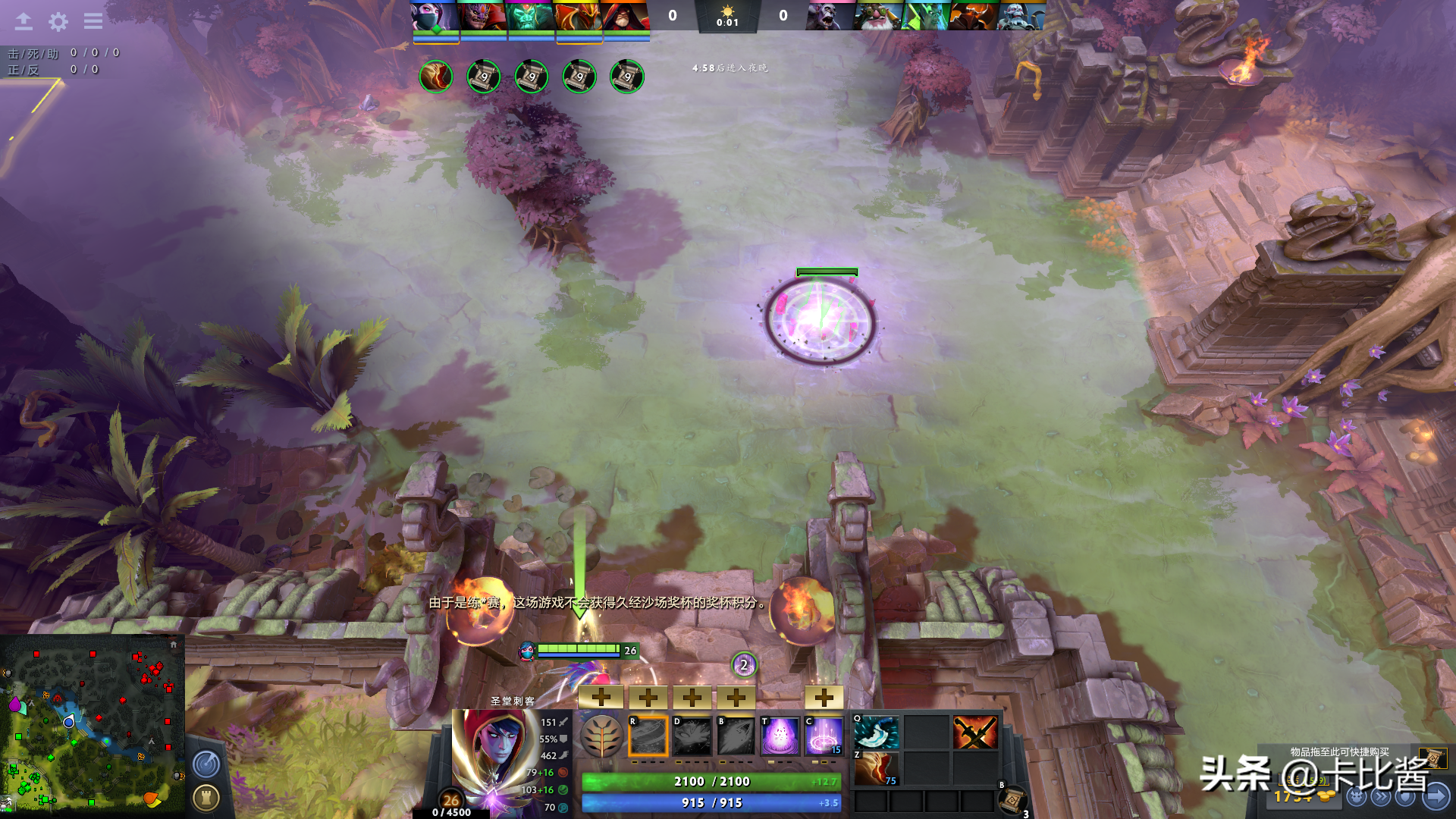Use the Tango item (Z)
This screenshot has width=1456, height=819.
click(x=877, y=768)
